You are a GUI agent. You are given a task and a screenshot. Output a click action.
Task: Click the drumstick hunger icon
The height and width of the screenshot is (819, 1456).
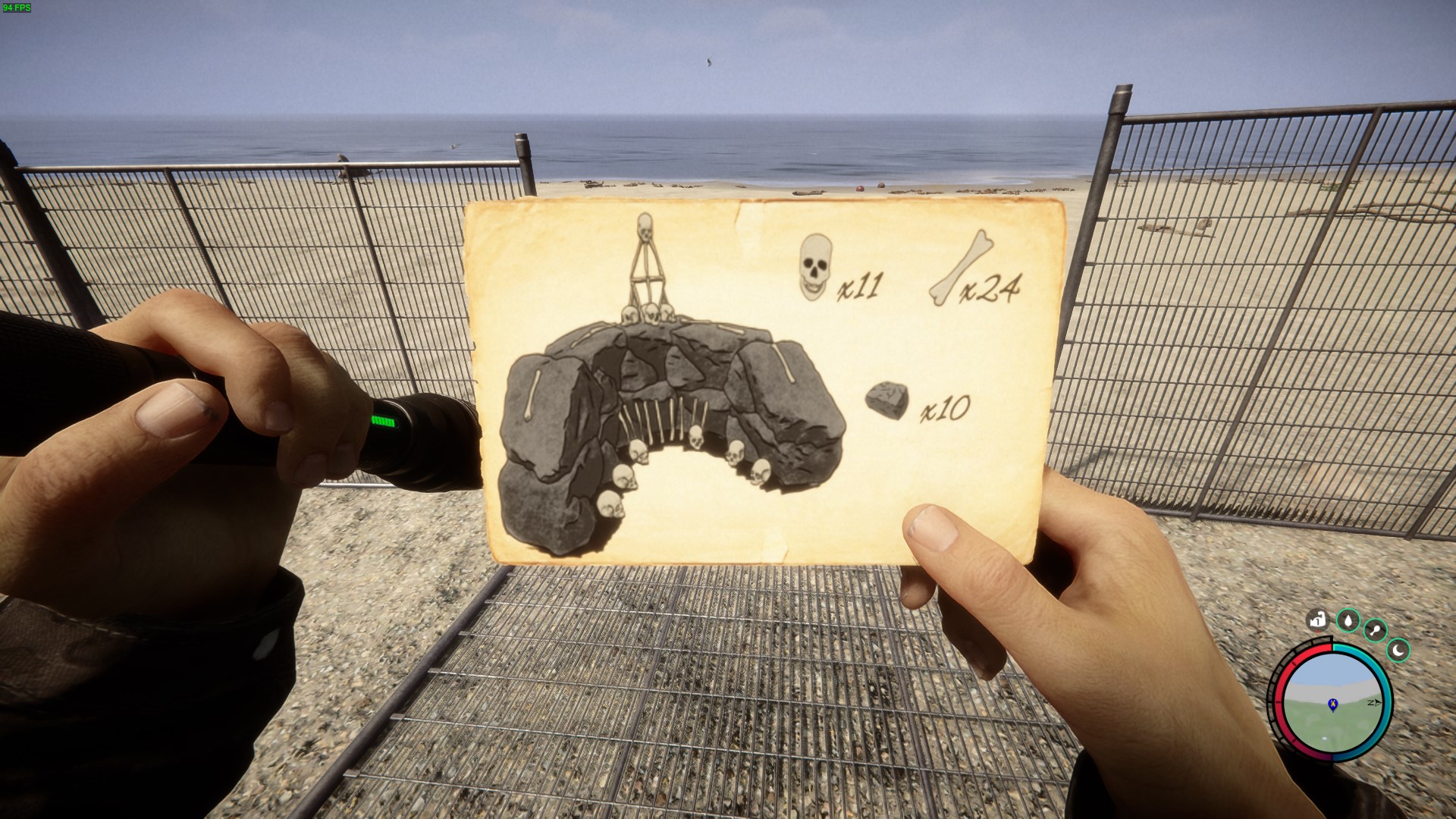point(1375,630)
